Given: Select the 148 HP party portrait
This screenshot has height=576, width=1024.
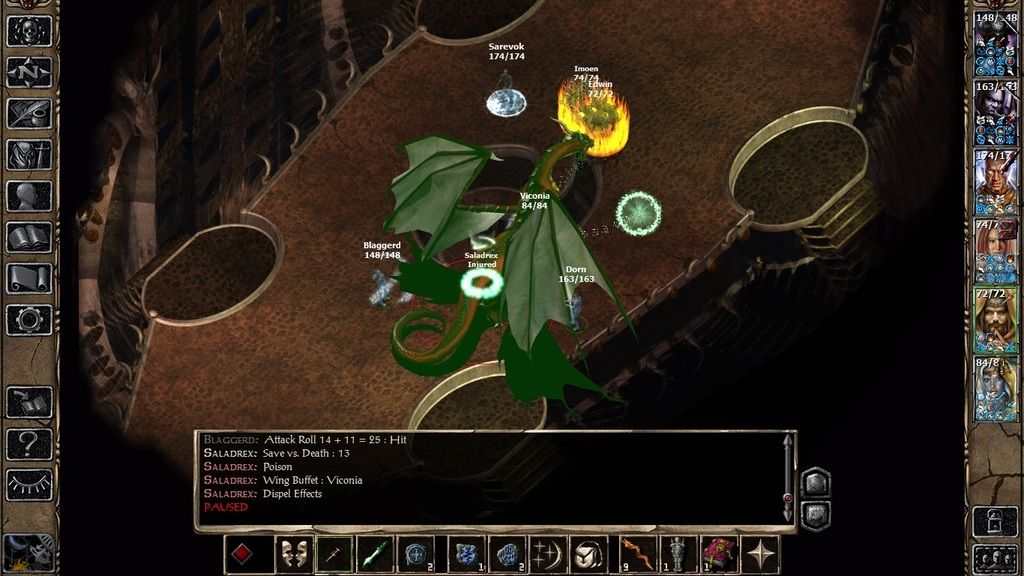Looking at the screenshot, I should [x=996, y=45].
